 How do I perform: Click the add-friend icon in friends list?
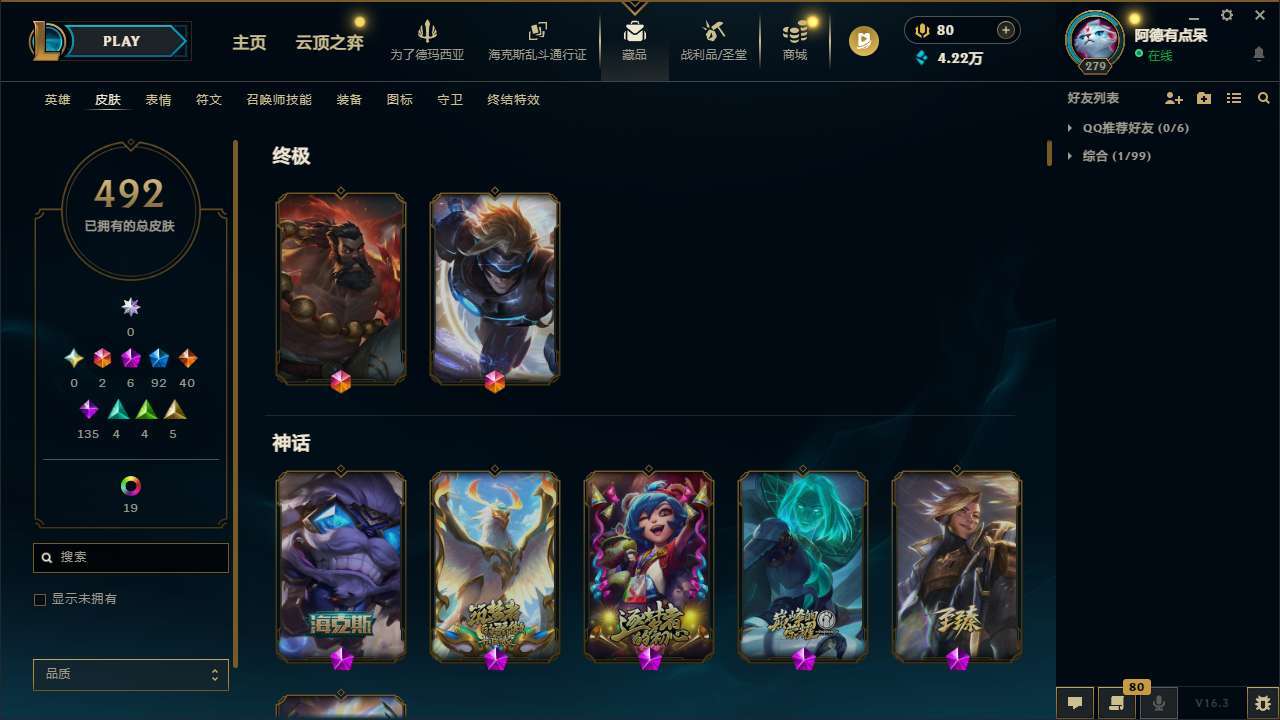[1174, 98]
